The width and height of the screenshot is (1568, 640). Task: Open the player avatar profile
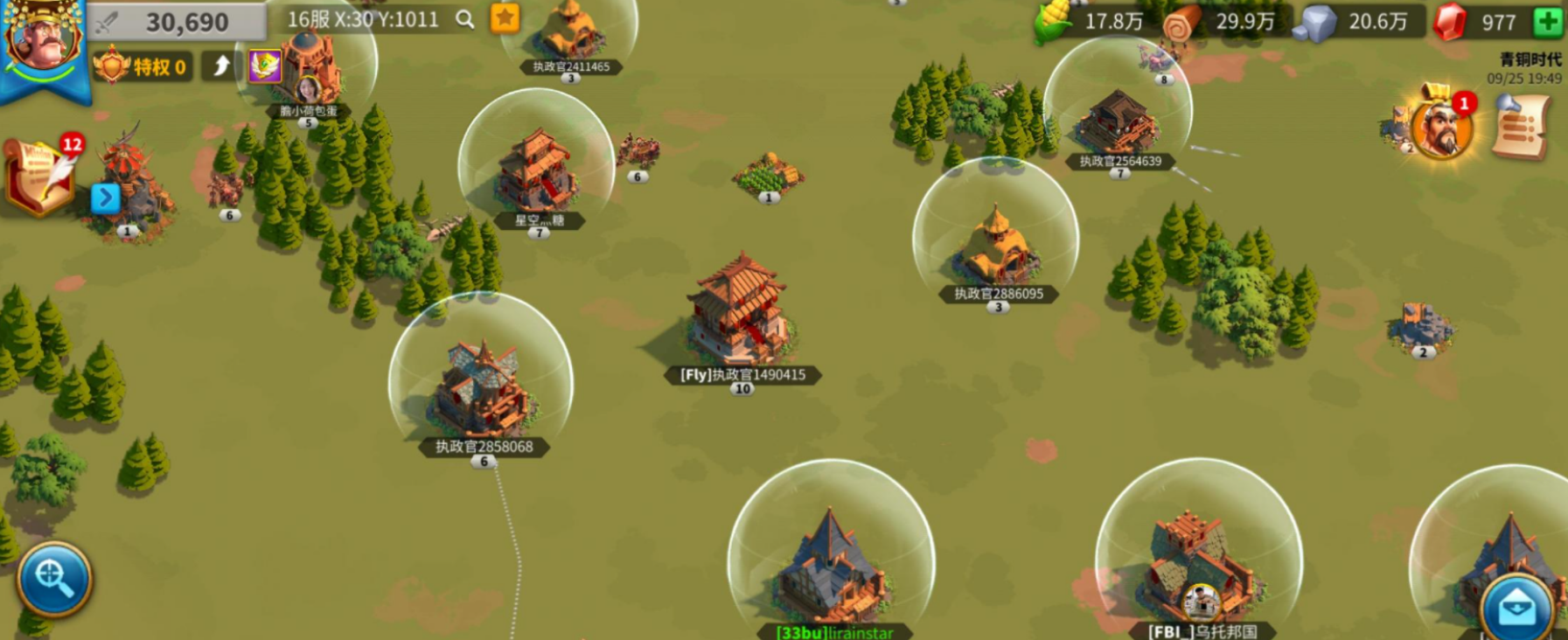[42, 39]
